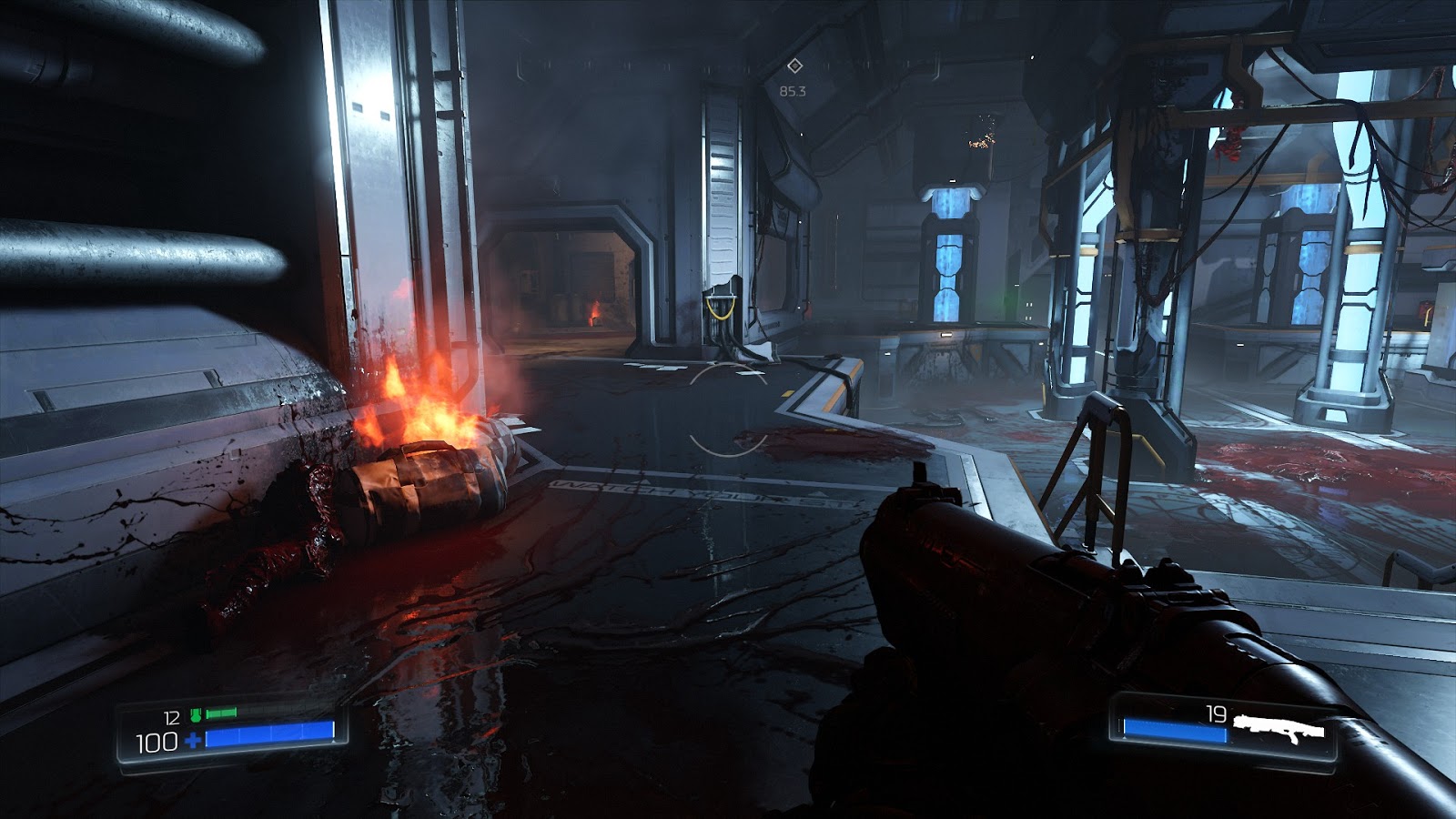Select the health value reading 100

coord(157,741)
